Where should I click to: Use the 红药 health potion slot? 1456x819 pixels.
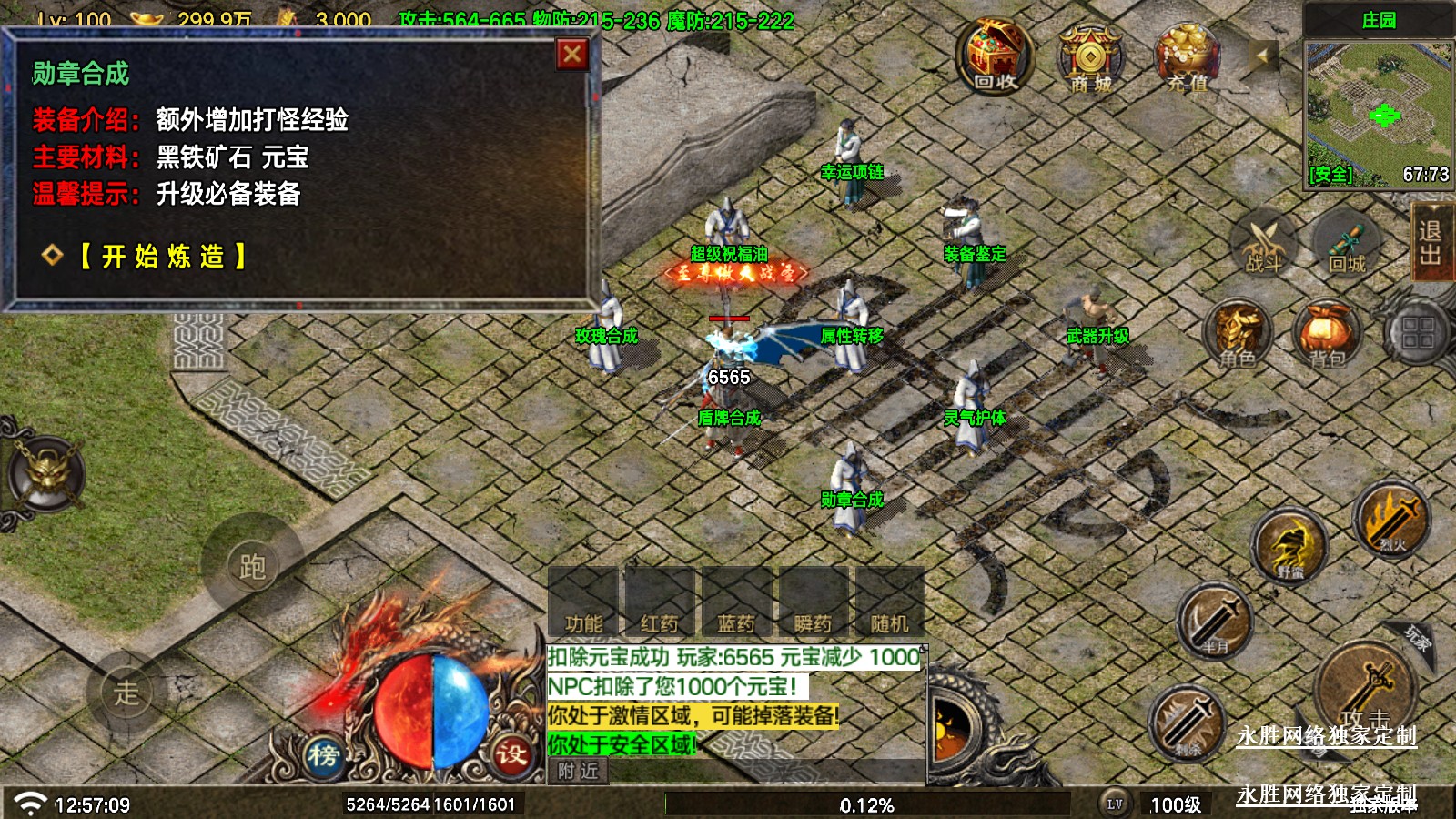pos(660,602)
